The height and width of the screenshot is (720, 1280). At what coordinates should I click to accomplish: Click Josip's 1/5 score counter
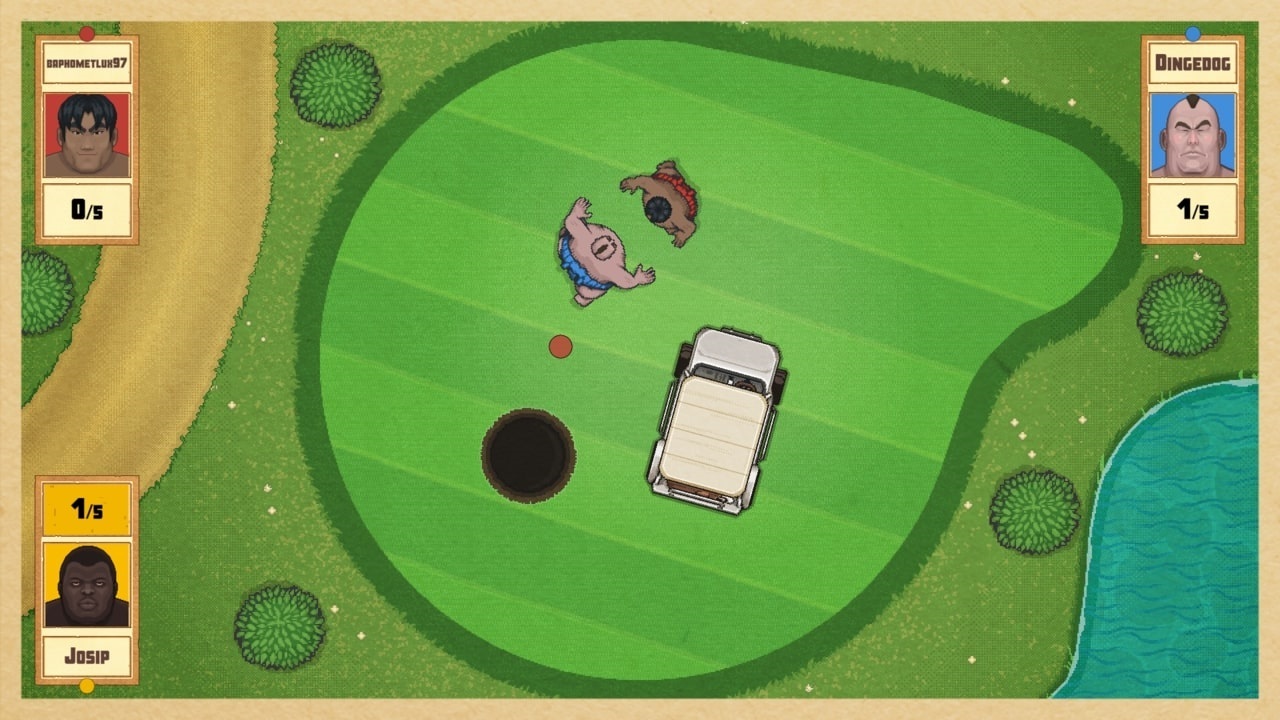86,510
